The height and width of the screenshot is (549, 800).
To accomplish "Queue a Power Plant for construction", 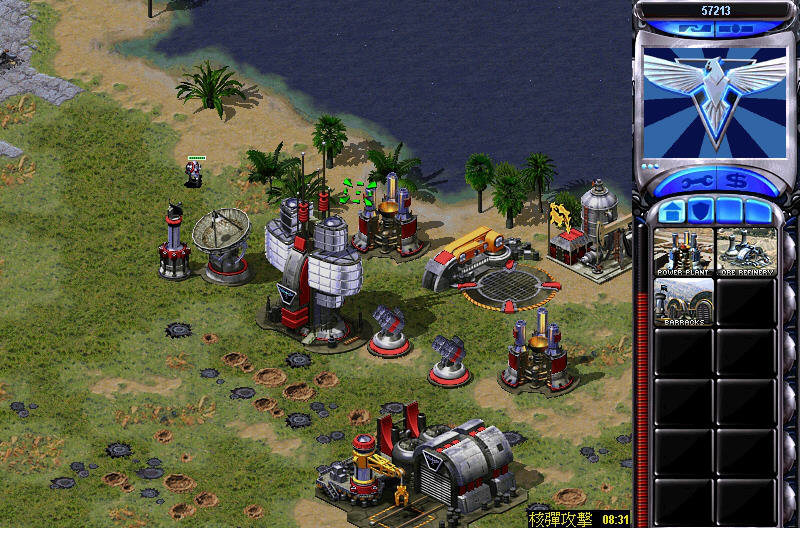I will [x=683, y=252].
